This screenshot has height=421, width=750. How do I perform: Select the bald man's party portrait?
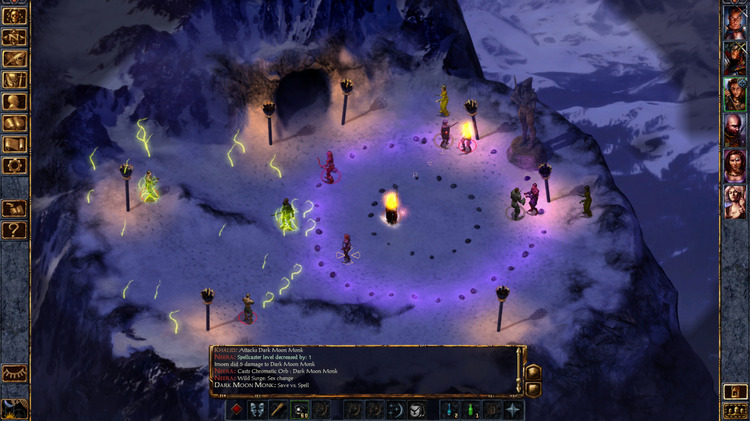[x=735, y=130]
